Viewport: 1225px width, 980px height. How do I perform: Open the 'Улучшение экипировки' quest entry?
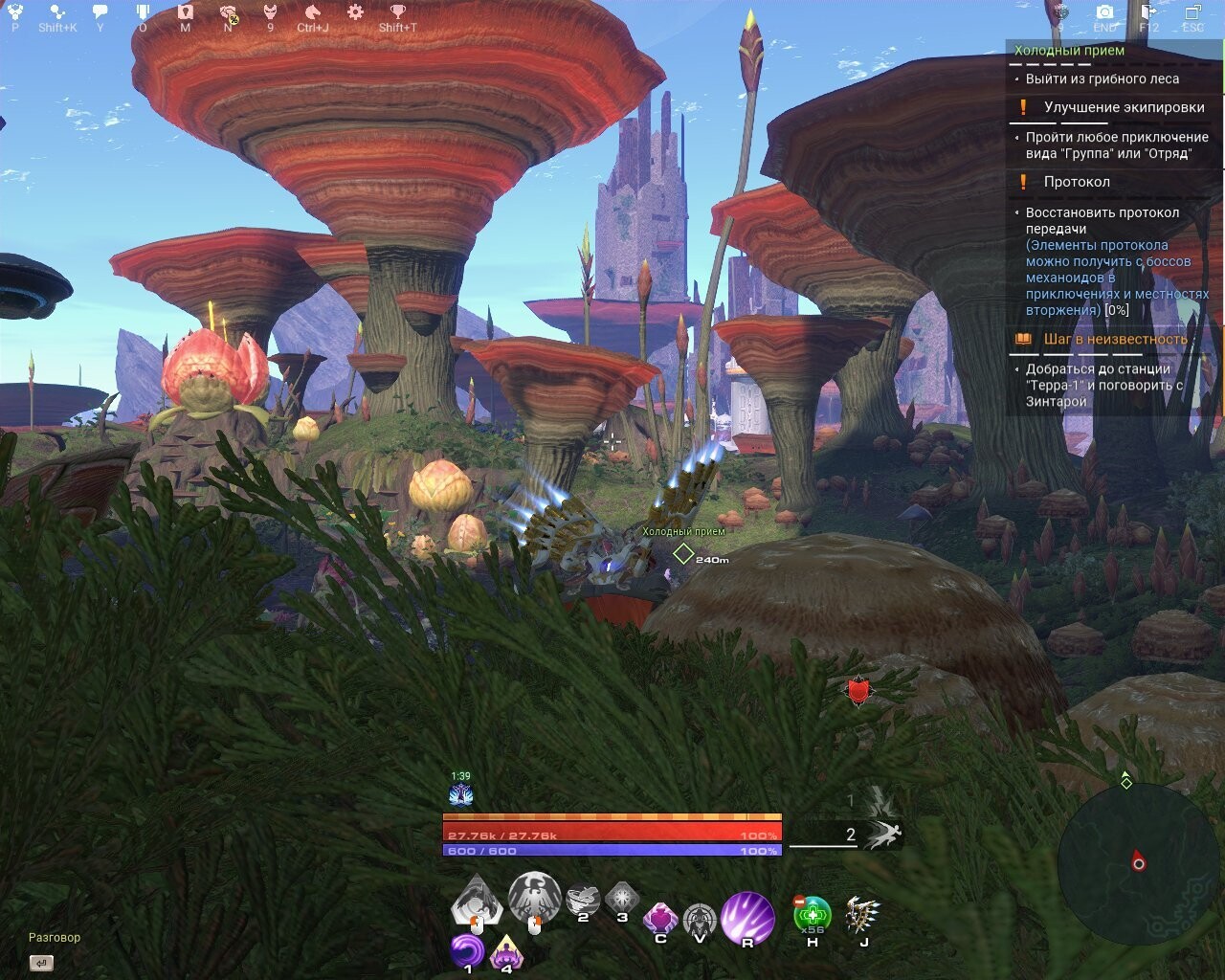(1124, 107)
